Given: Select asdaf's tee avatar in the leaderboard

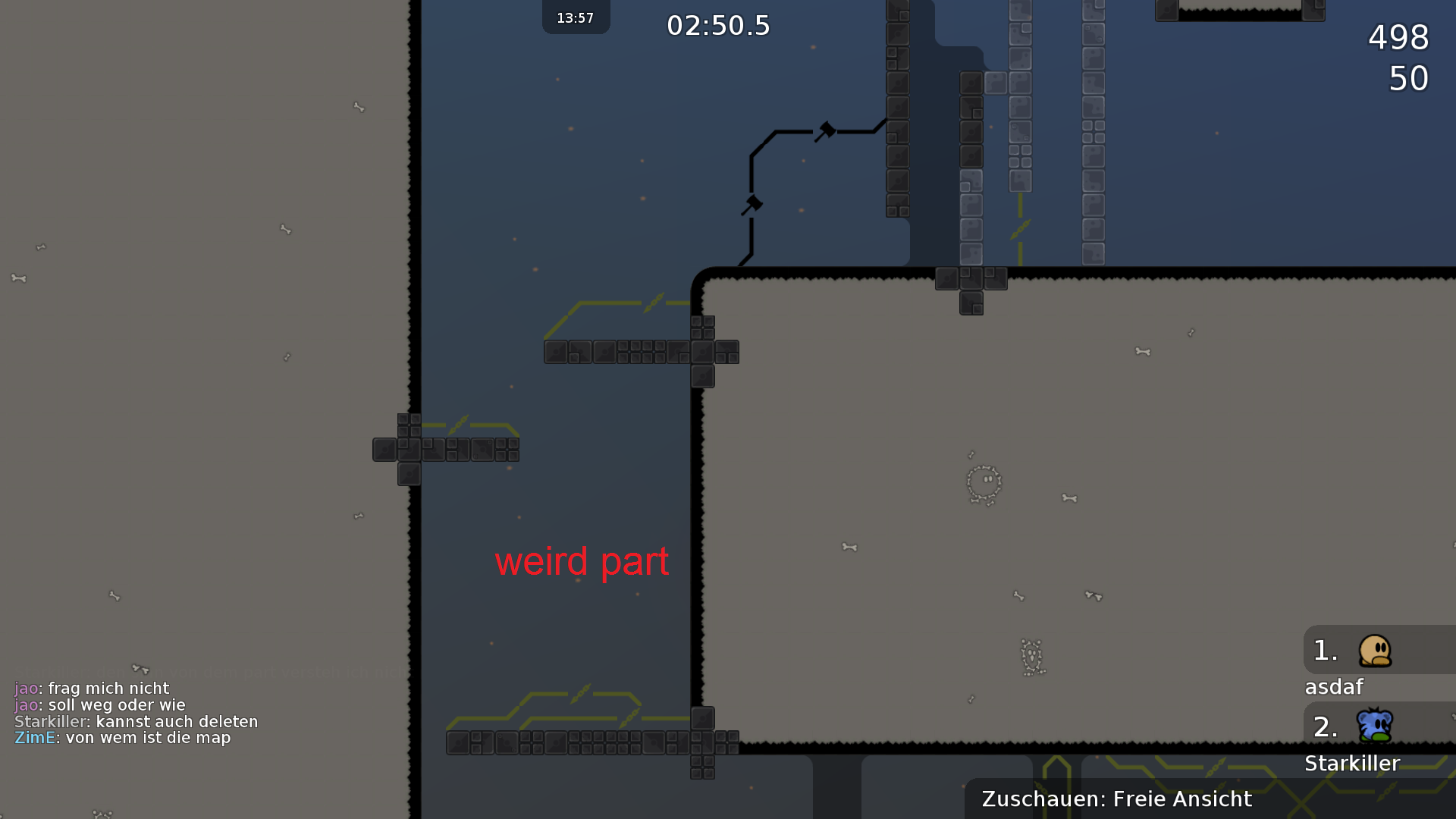Looking at the screenshot, I should pyautogui.click(x=1376, y=650).
